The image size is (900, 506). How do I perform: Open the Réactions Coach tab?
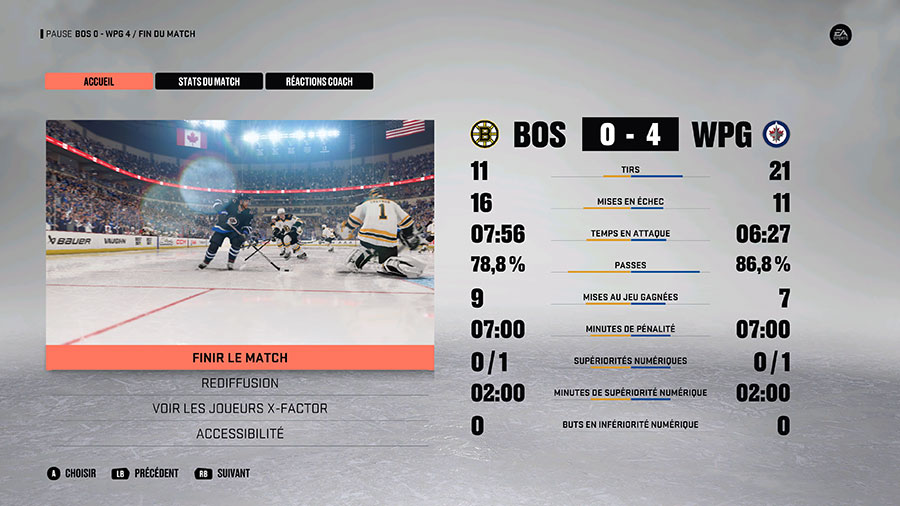tap(318, 81)
